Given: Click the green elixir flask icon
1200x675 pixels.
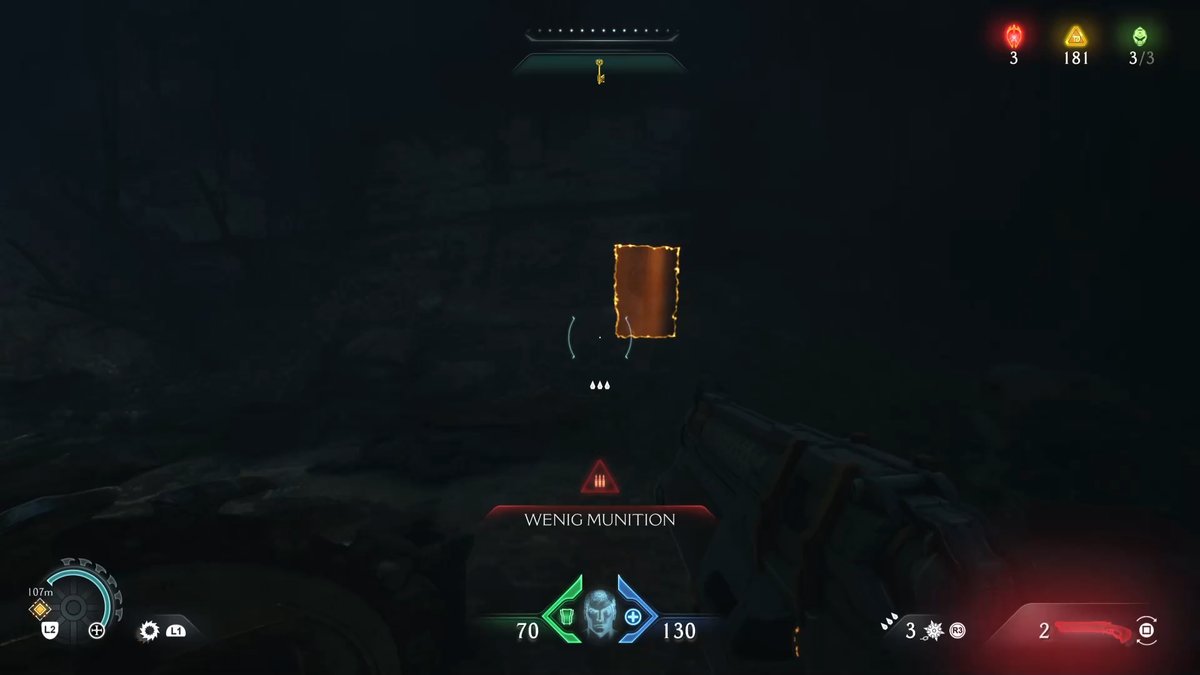Looking at the screenshot, I should (x=1140, y=37).
